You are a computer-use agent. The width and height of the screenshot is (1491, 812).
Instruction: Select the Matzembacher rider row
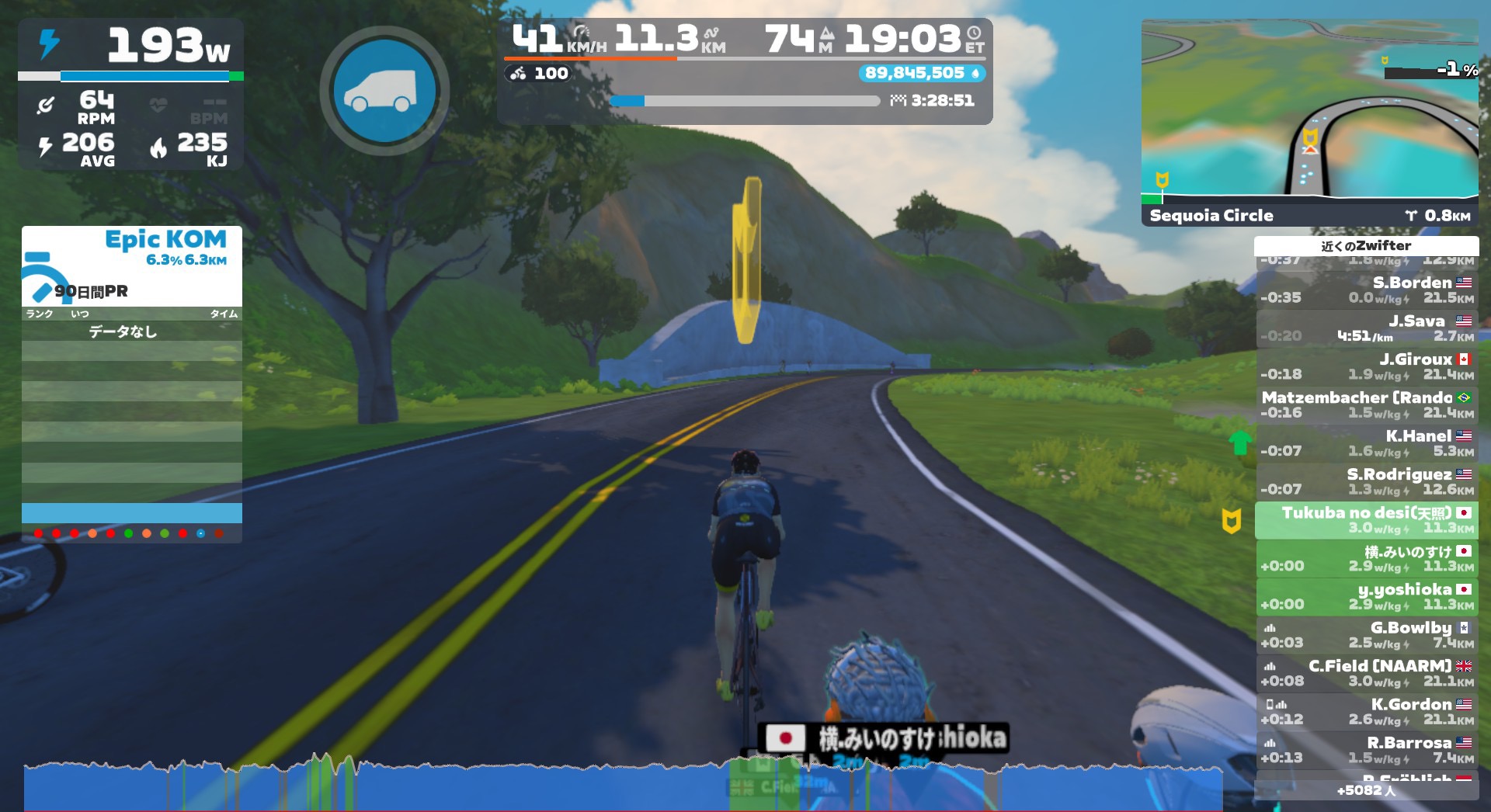click(x=1367, y=404)
